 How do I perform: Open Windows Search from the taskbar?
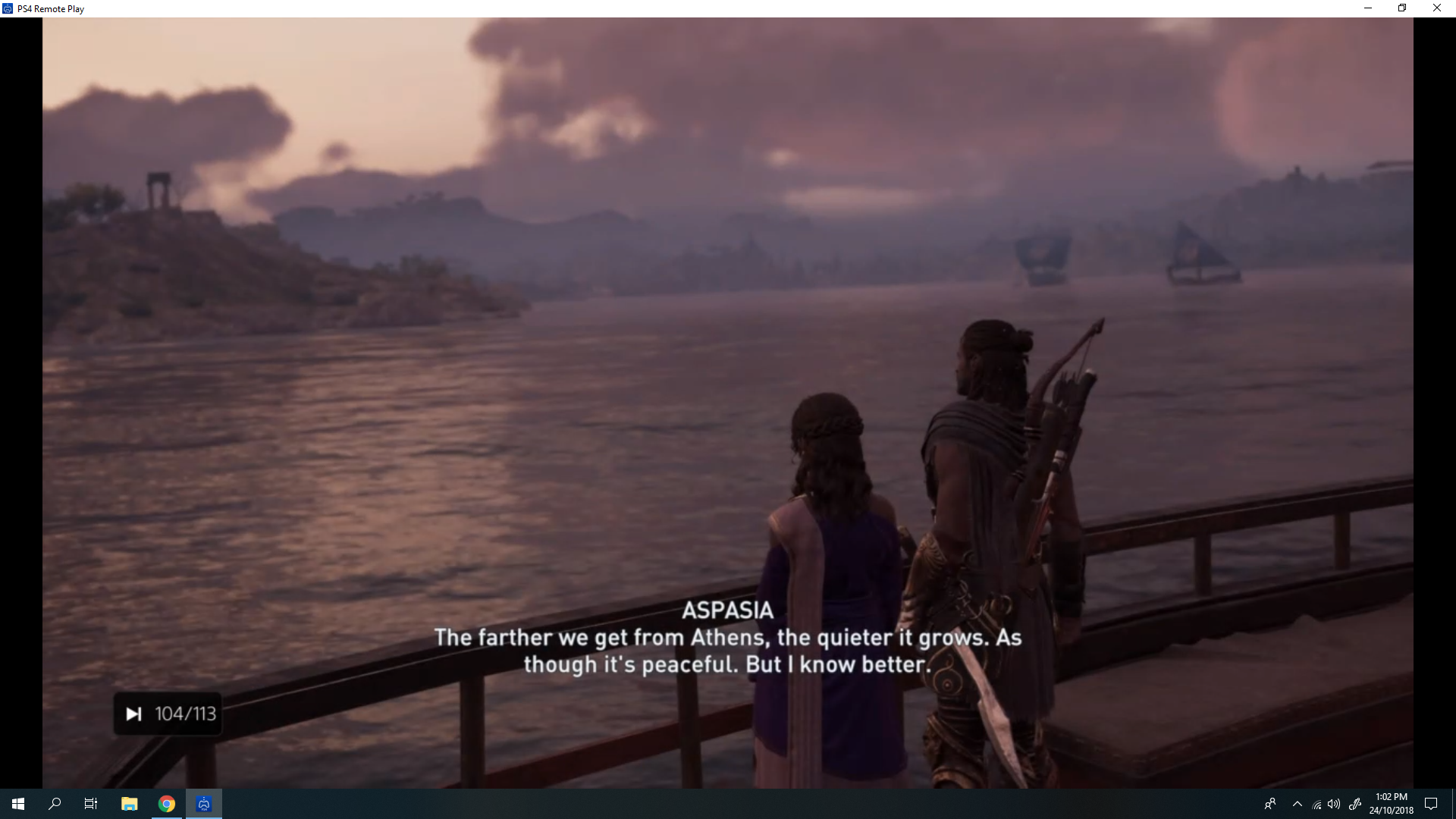pyautogui.click(x=54, y=803)
